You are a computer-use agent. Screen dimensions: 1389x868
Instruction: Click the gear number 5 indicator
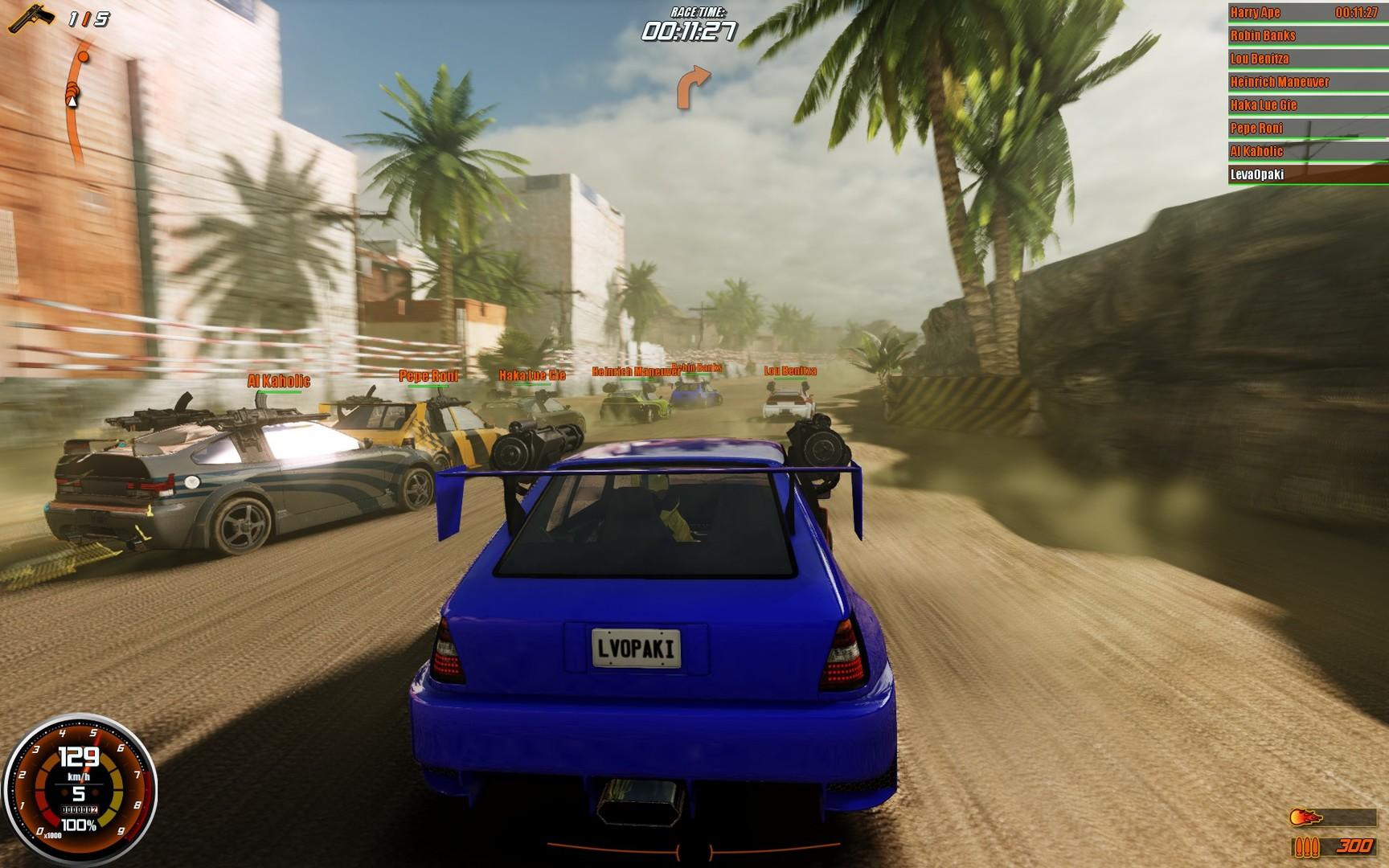point(77,792)
